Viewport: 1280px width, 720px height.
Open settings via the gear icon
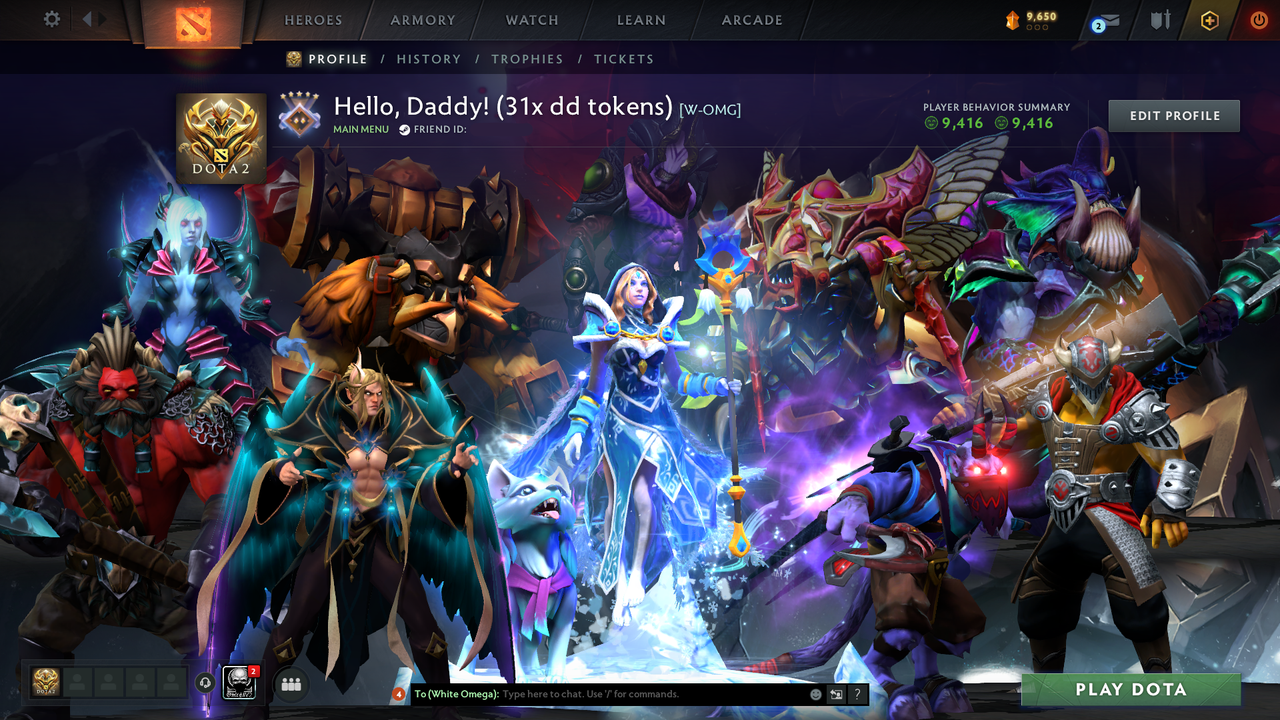tap(51, 19)
